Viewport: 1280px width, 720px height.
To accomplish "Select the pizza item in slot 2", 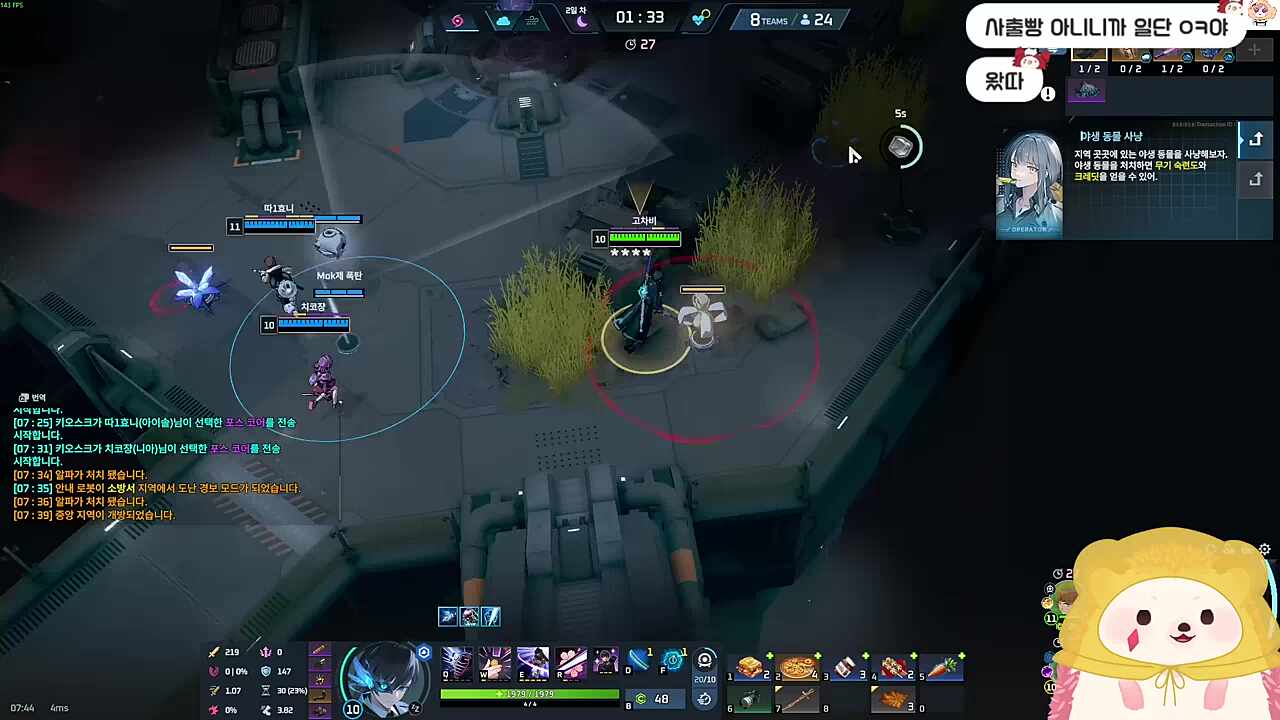I will [797, 667].
